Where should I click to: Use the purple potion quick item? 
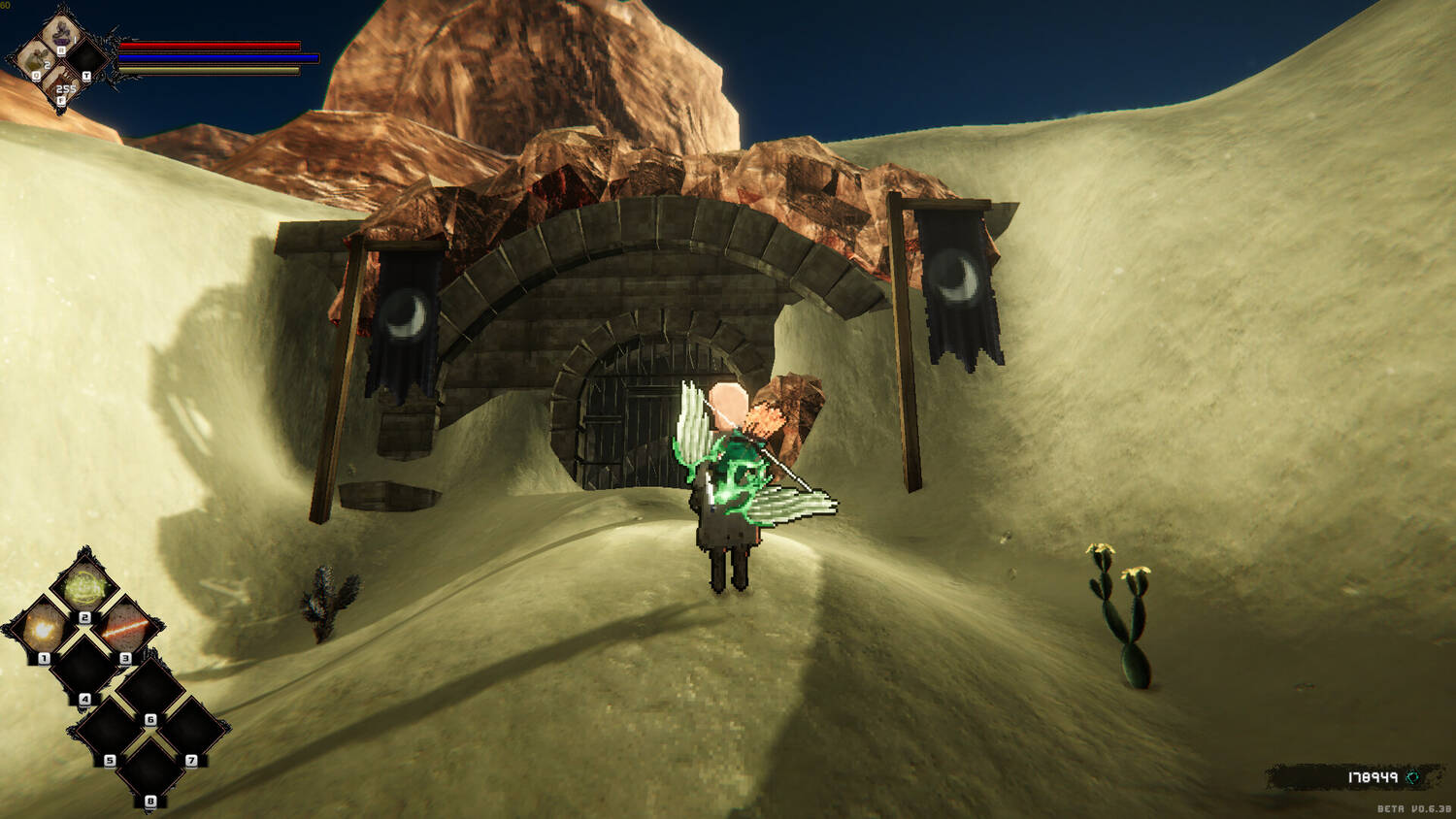(x=63, y=33)
